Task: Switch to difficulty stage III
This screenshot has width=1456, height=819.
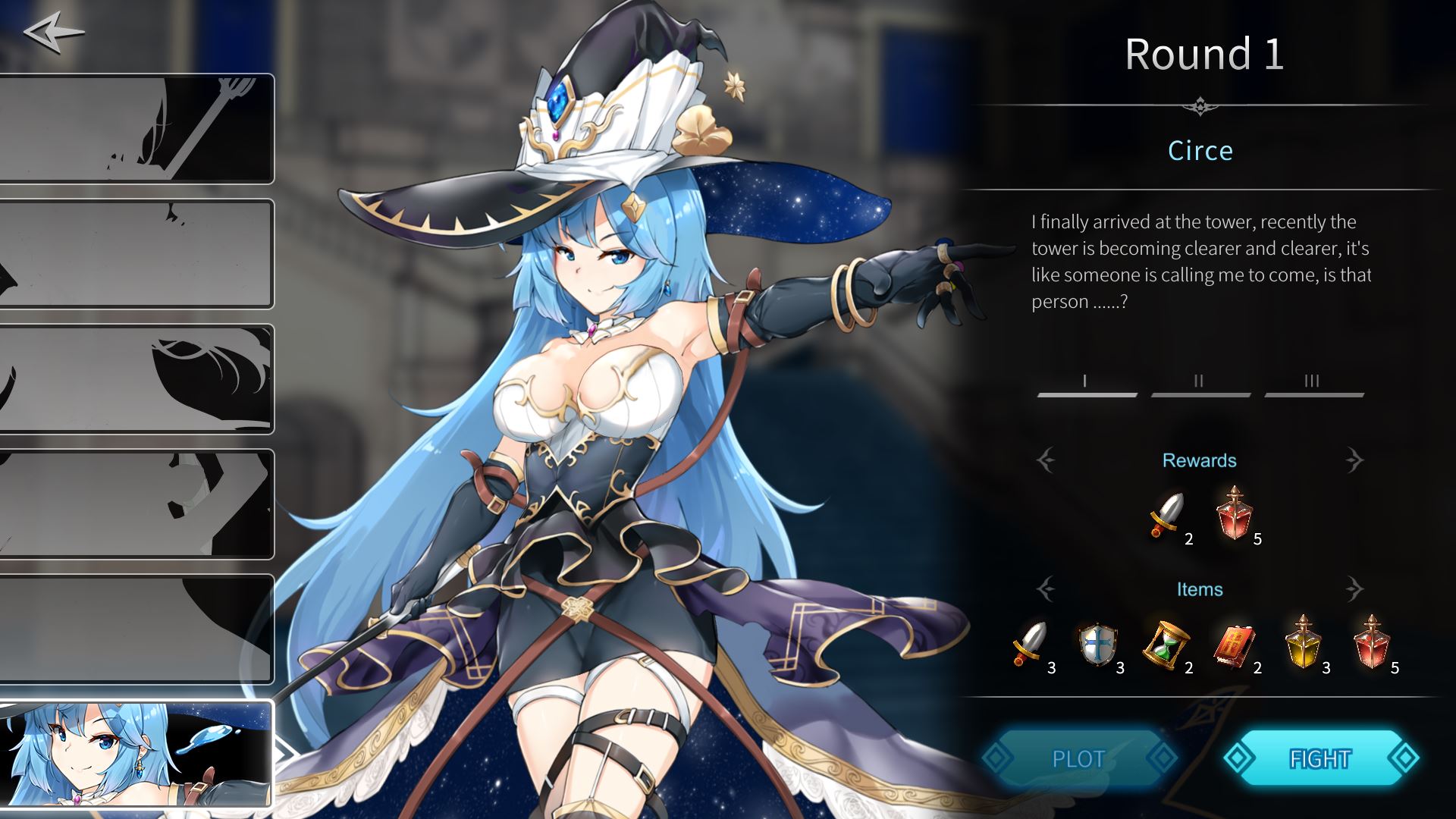Action: click(x=1313, y=384)
